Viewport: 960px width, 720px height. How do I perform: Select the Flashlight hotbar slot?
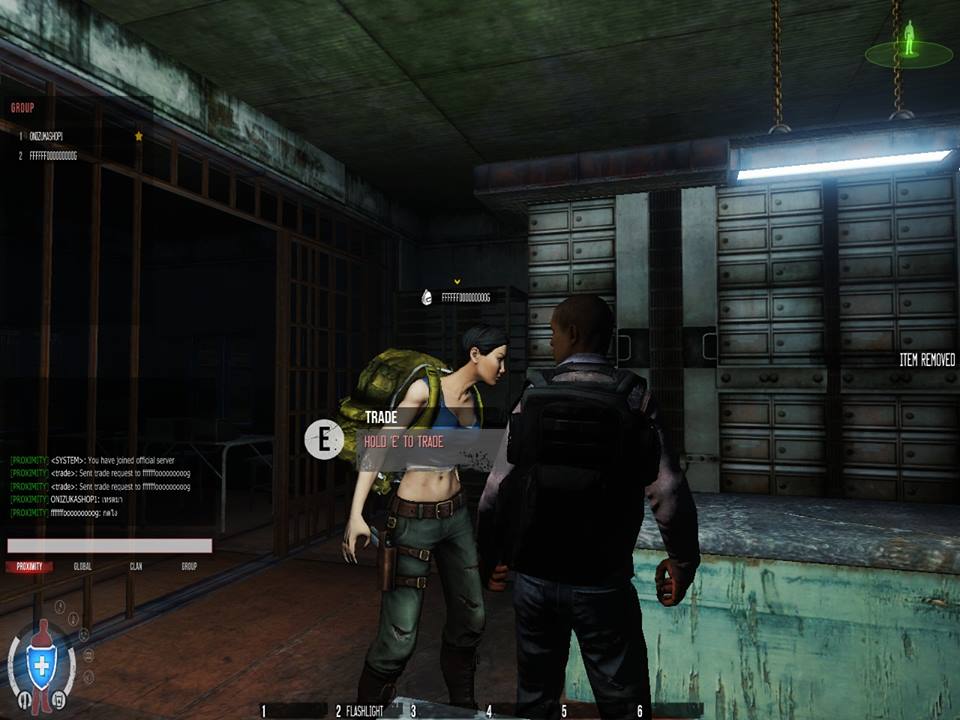pos(364,711)
